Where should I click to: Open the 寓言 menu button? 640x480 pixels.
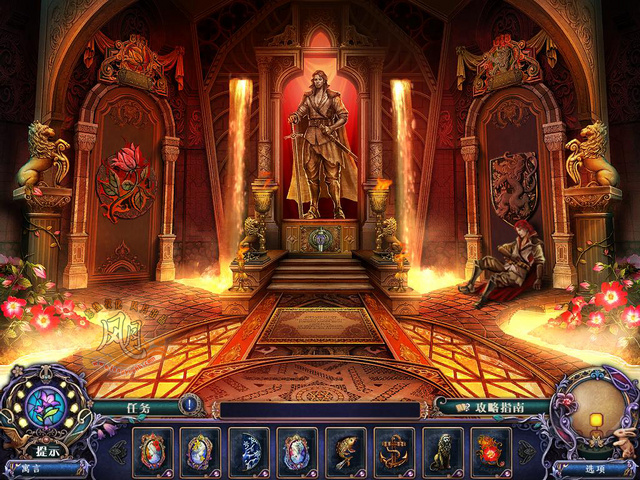tap(35, 468)
